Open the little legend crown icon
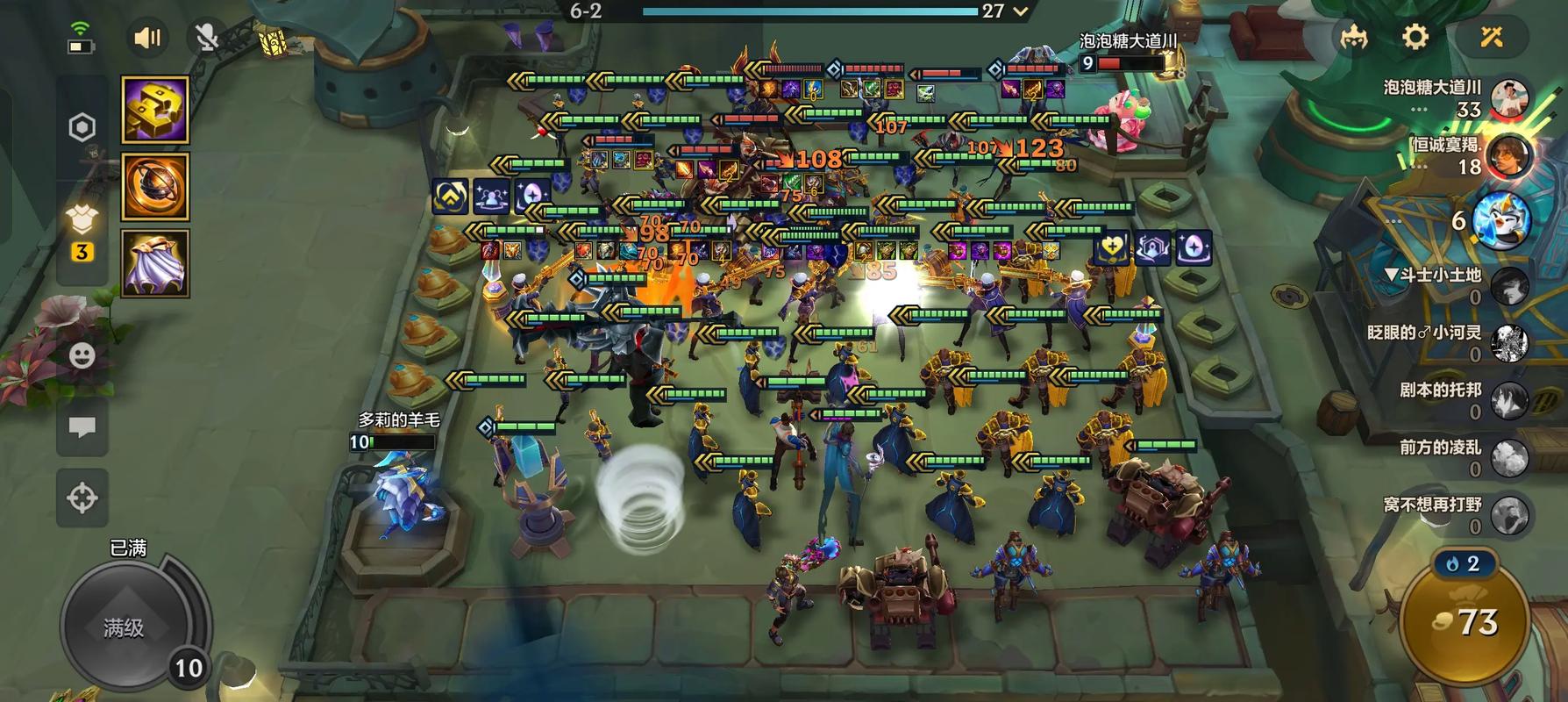The image size is (1568, 702). click(1354, 37)
